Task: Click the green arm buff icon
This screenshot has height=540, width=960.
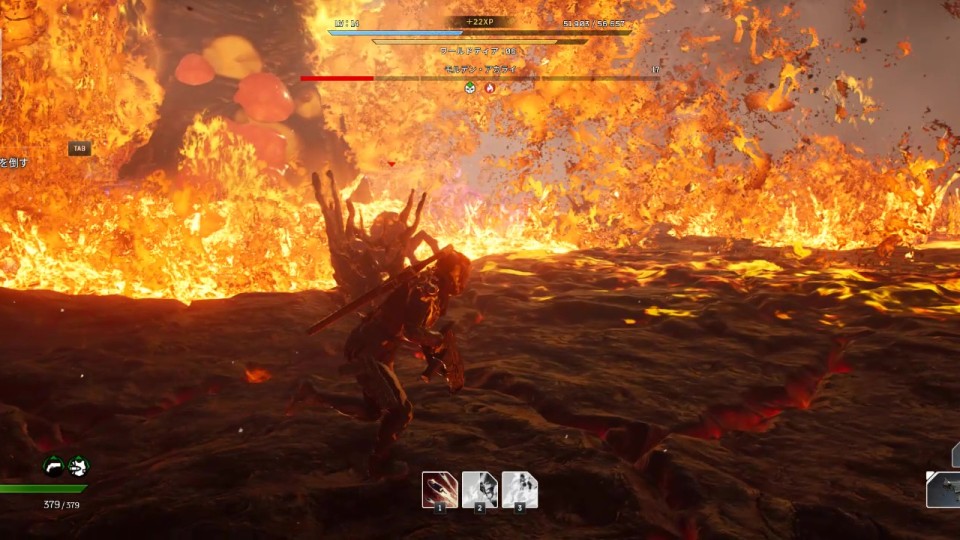Action: coord(54,466)
